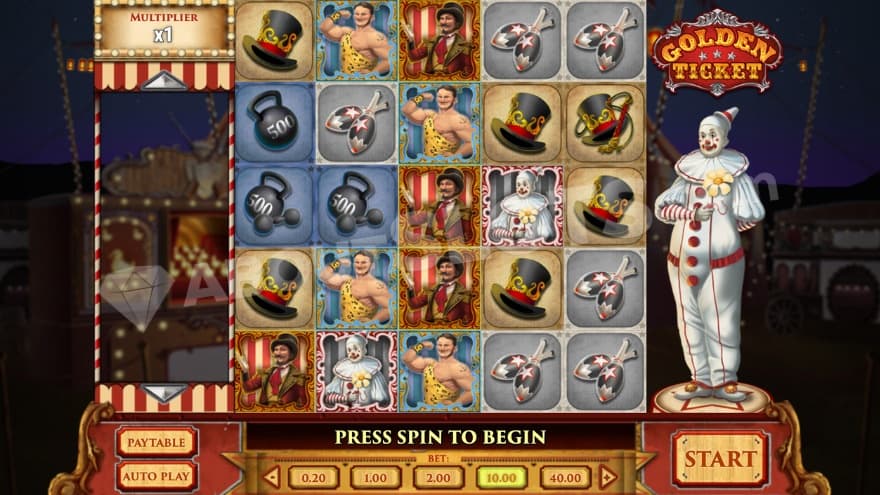This screenshot has width=880, height=495.
Task: Select the 0.20 bet amount
Action: 313,477
